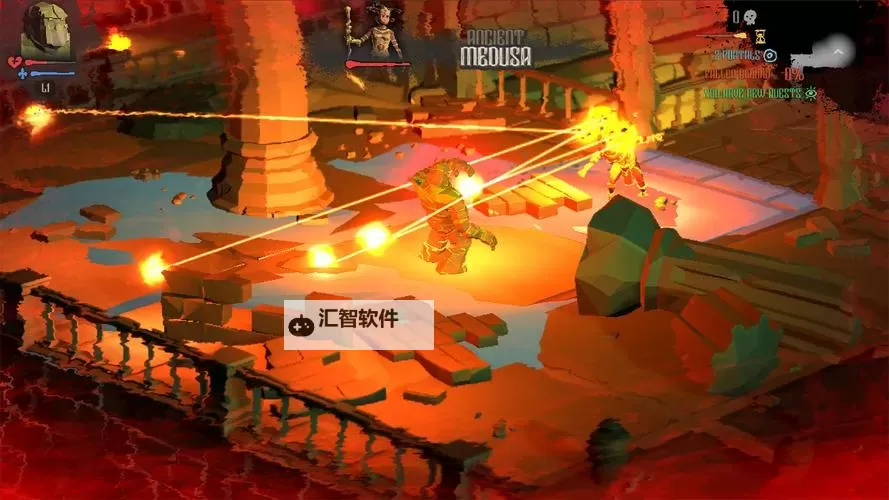Click the 汇智软件 watermark overlay

click(358, 324)
